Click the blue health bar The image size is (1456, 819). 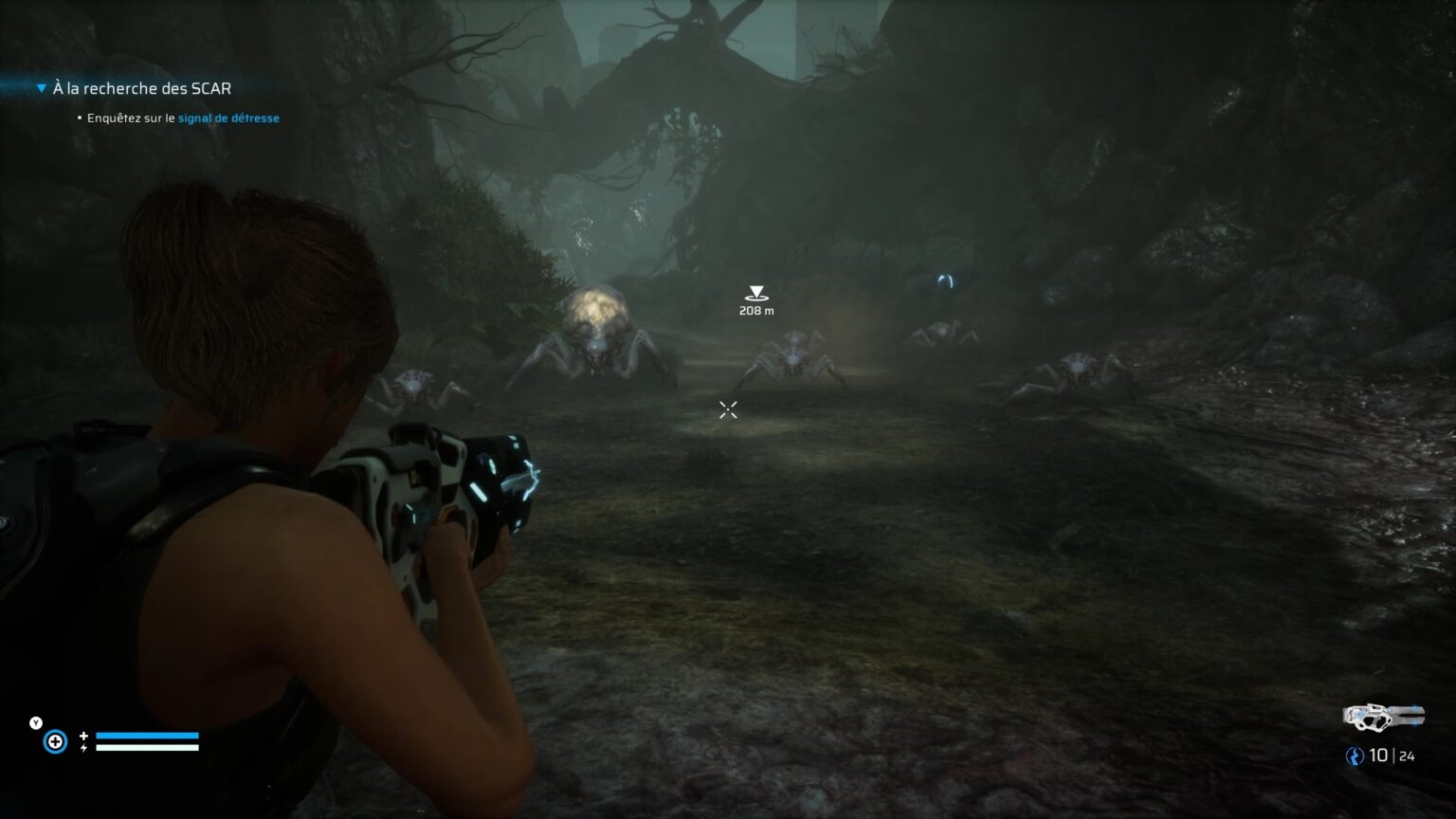(148, 736)
